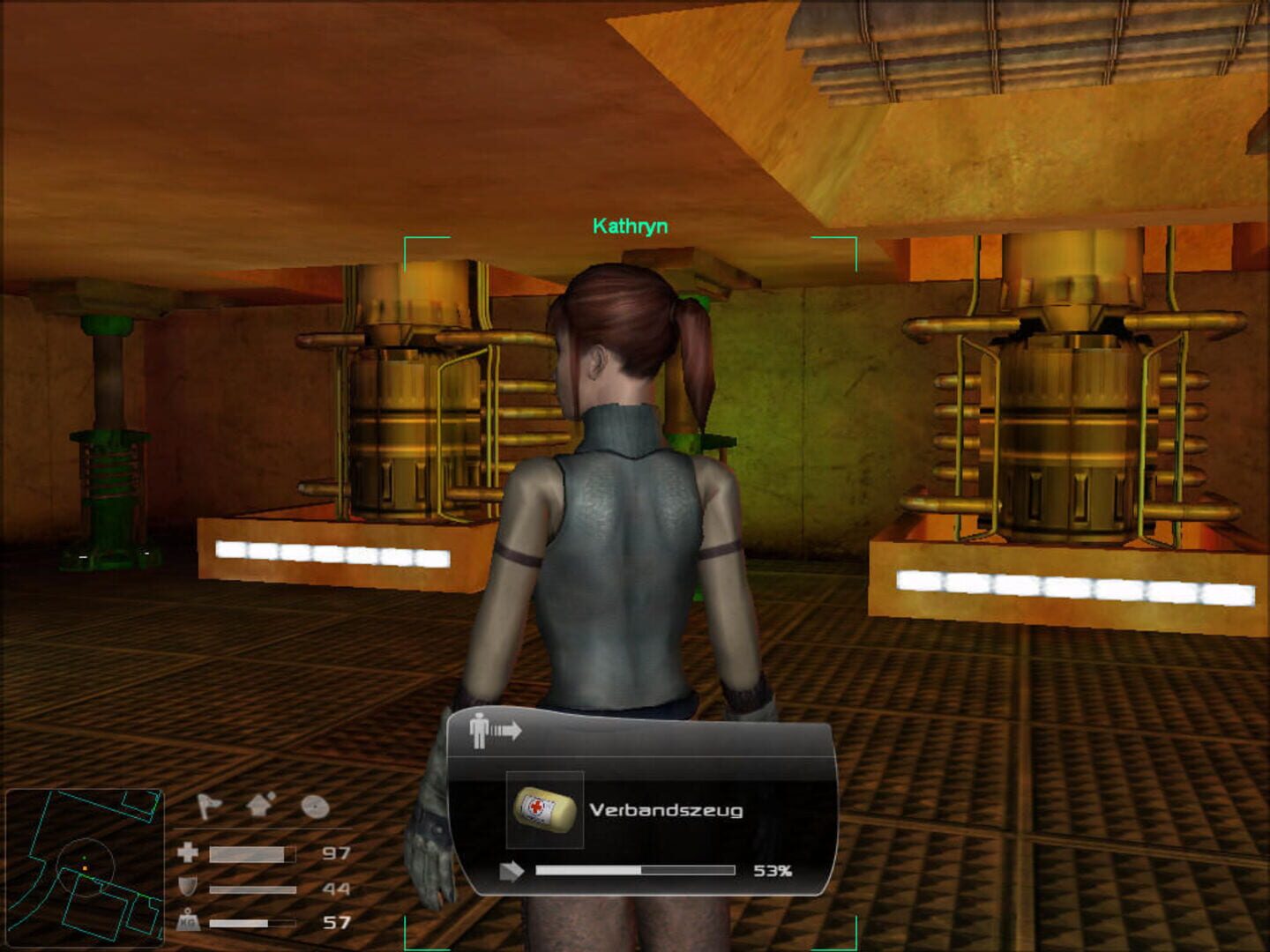Image resolution: width=1270 pixels, height=952 pixels.
Task: Click the armor bar showing 44
Action: click(251, 887)
